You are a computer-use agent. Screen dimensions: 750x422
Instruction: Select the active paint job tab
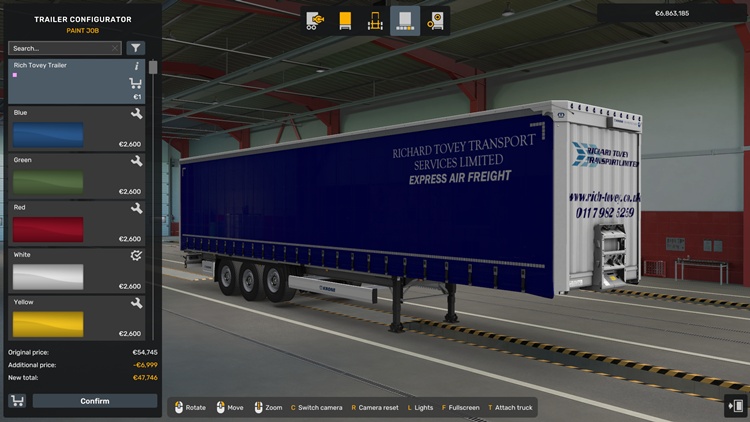[x=405, y=20]
